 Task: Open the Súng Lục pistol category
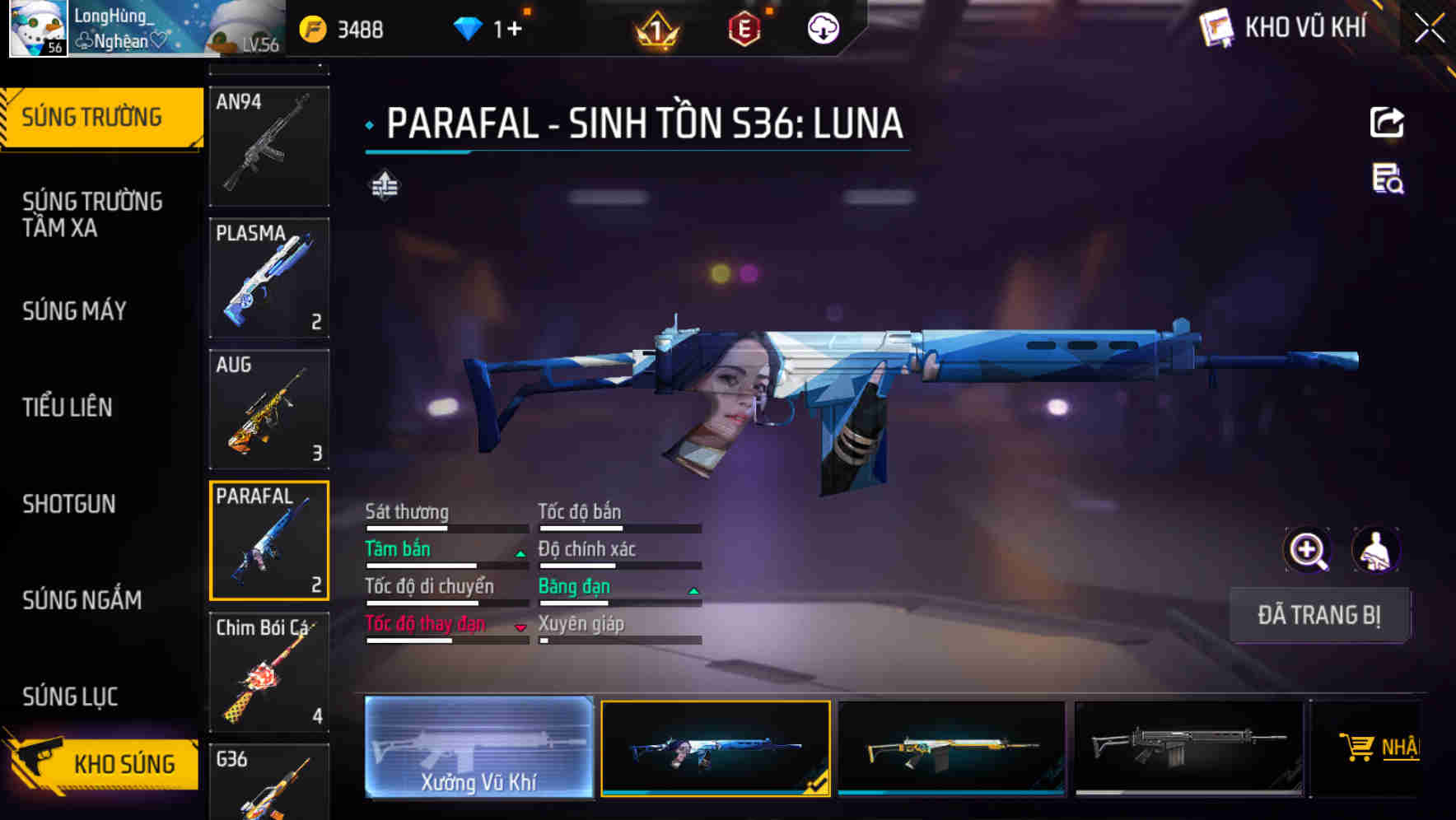(x=70, y=697)
